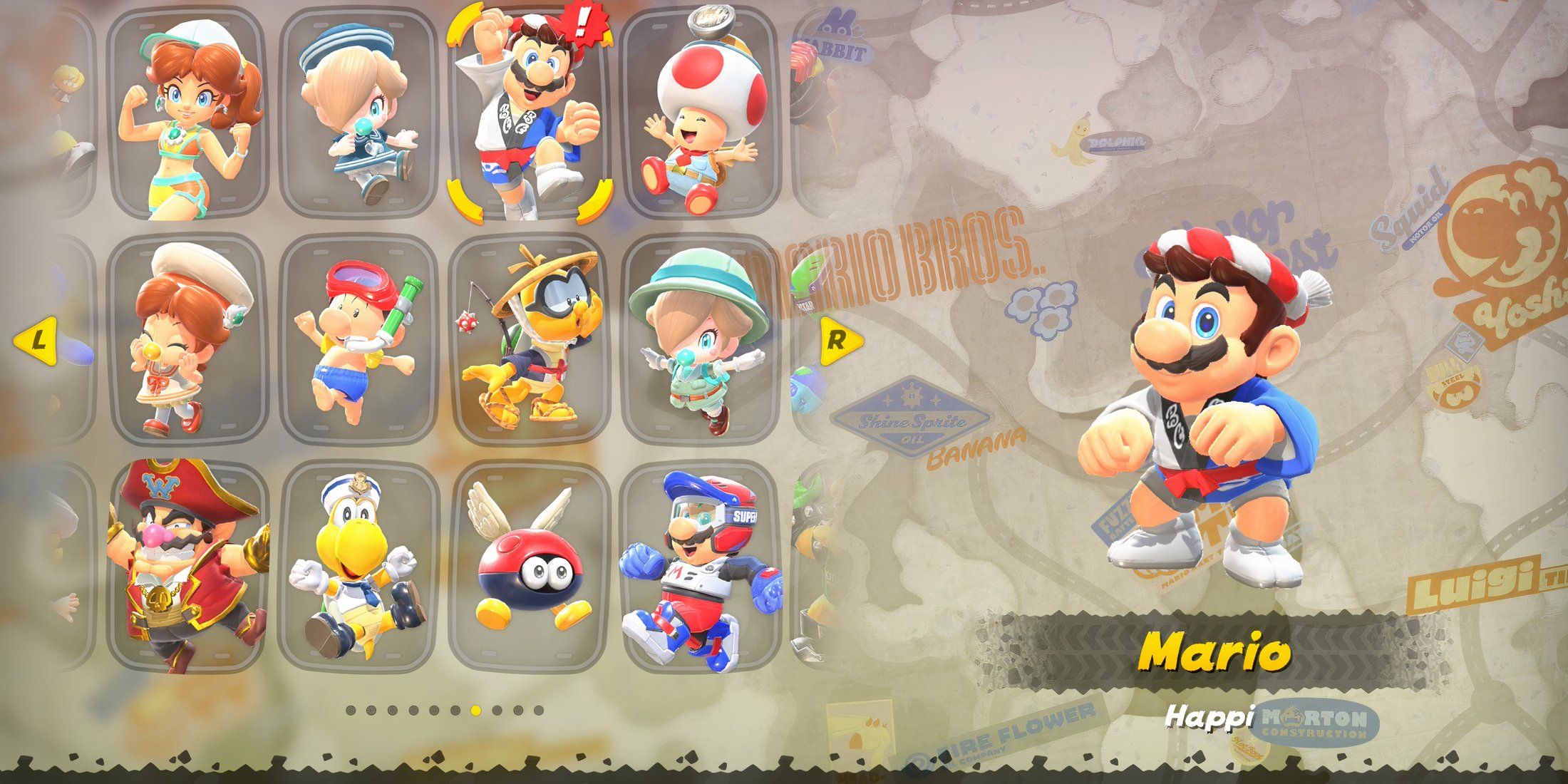
Task: Go to previous character page with L arrow
Action: 37,340
